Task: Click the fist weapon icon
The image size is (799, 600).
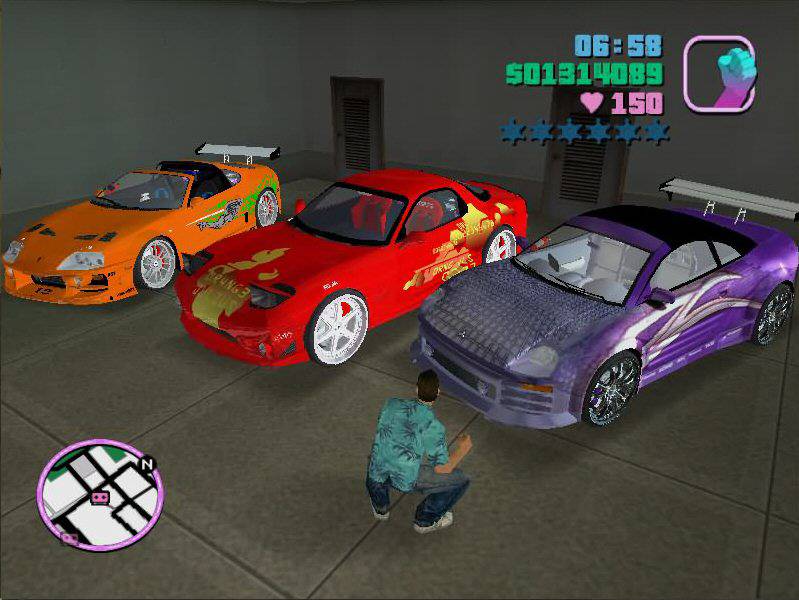Action: [x=719, y=72]
